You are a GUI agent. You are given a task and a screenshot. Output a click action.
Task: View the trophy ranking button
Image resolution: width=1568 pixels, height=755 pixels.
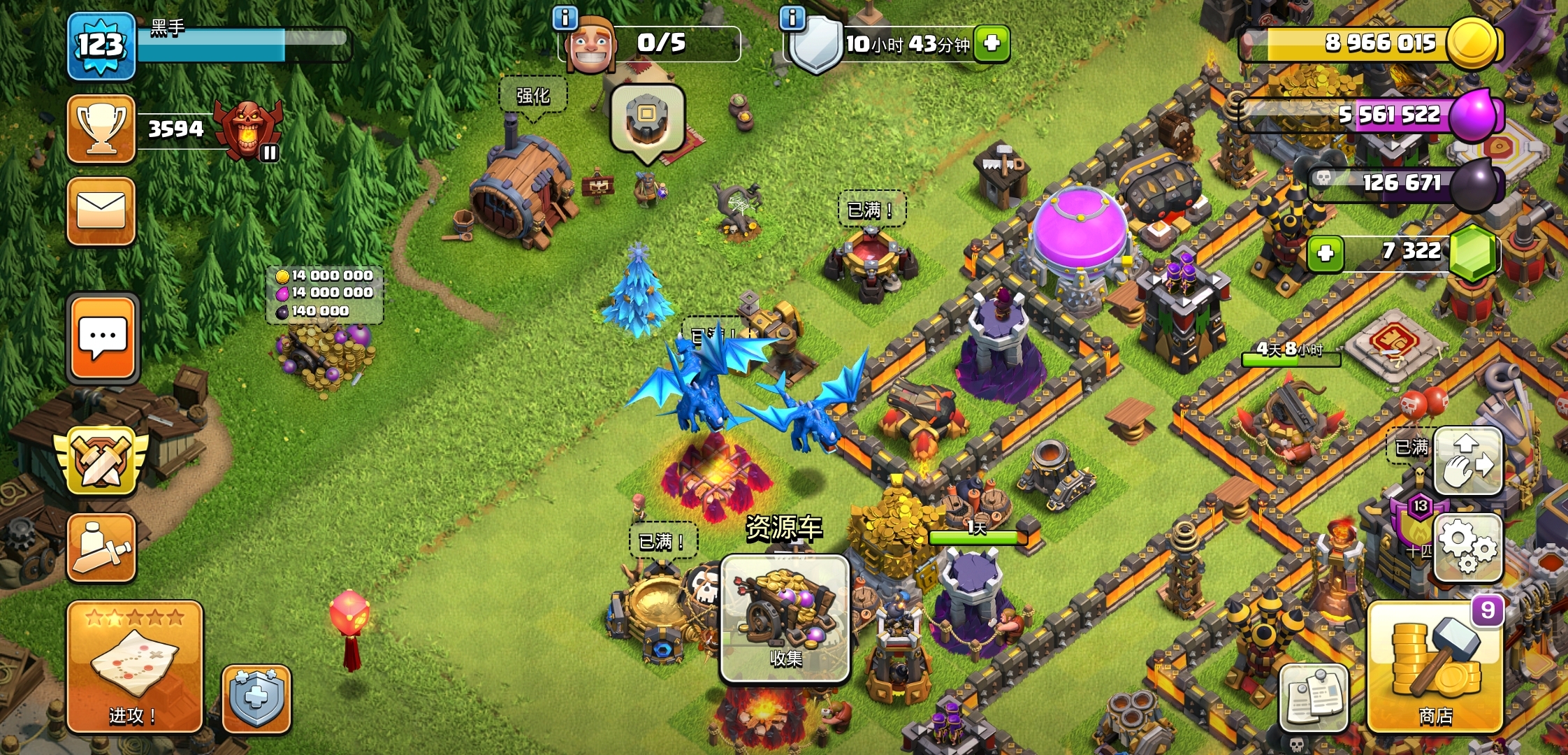pos(101,129)
